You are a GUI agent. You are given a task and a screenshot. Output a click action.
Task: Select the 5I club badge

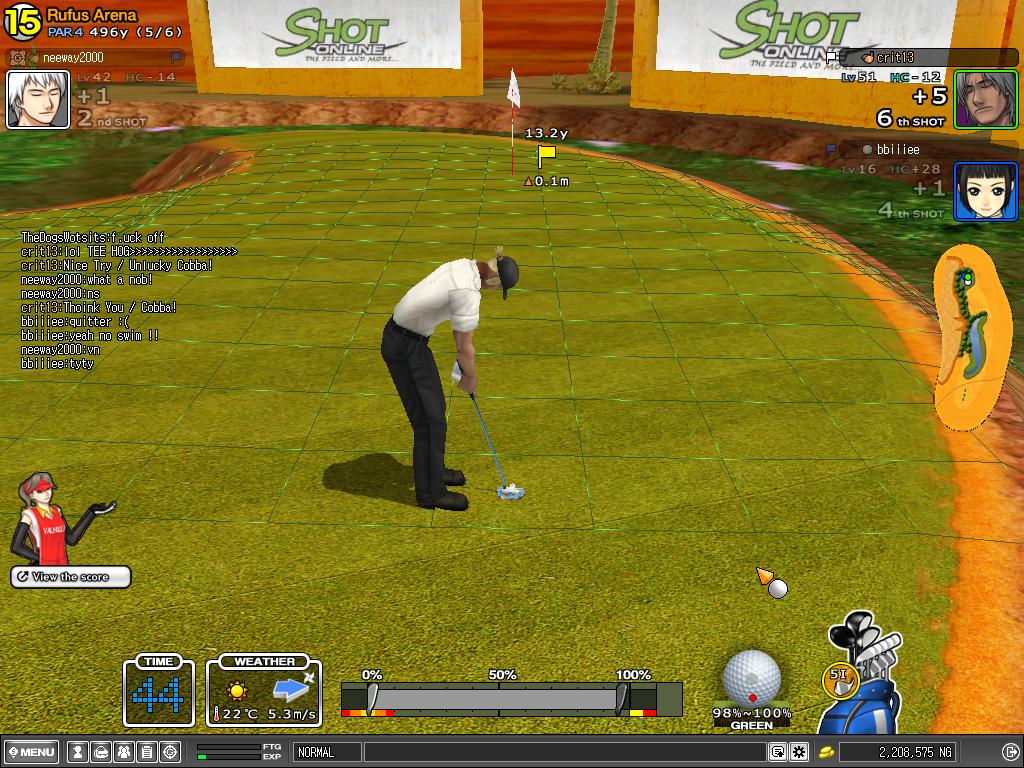[840, 679]
